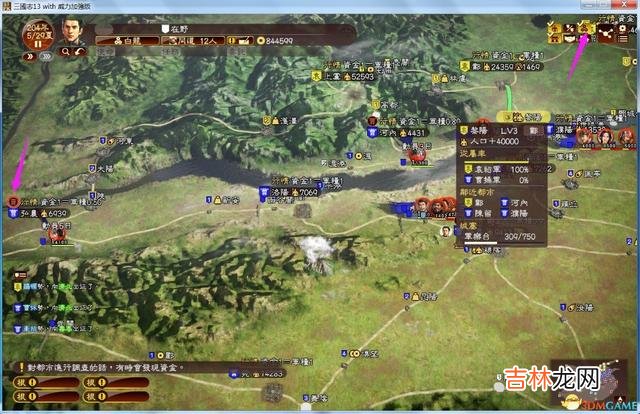The image size is (640, 414).
Task: Click the curved return arrow beside the magnifier
Action: [x=80, y=51]
